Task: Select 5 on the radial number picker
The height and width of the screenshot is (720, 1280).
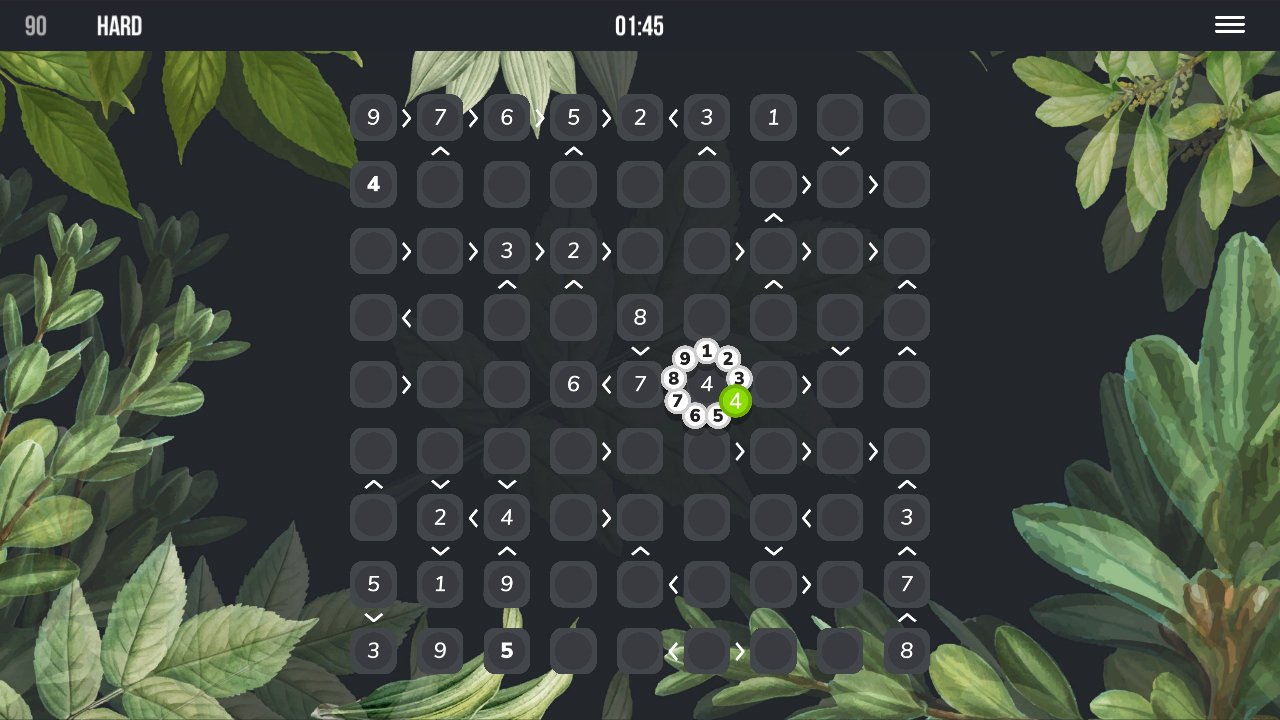Action: [x=718, y=415]
